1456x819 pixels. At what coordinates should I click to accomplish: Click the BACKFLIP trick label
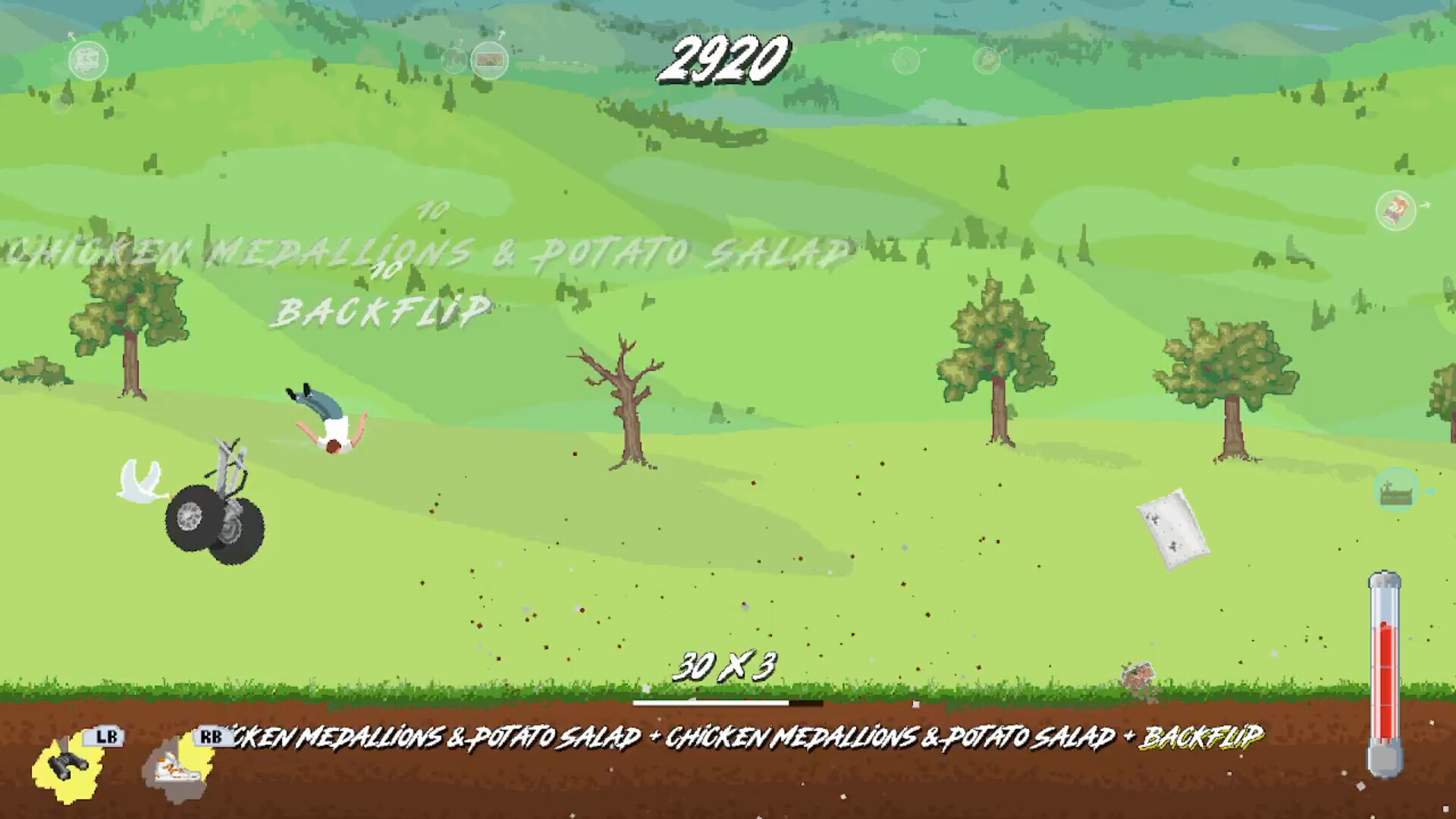(x=383, y=308)
